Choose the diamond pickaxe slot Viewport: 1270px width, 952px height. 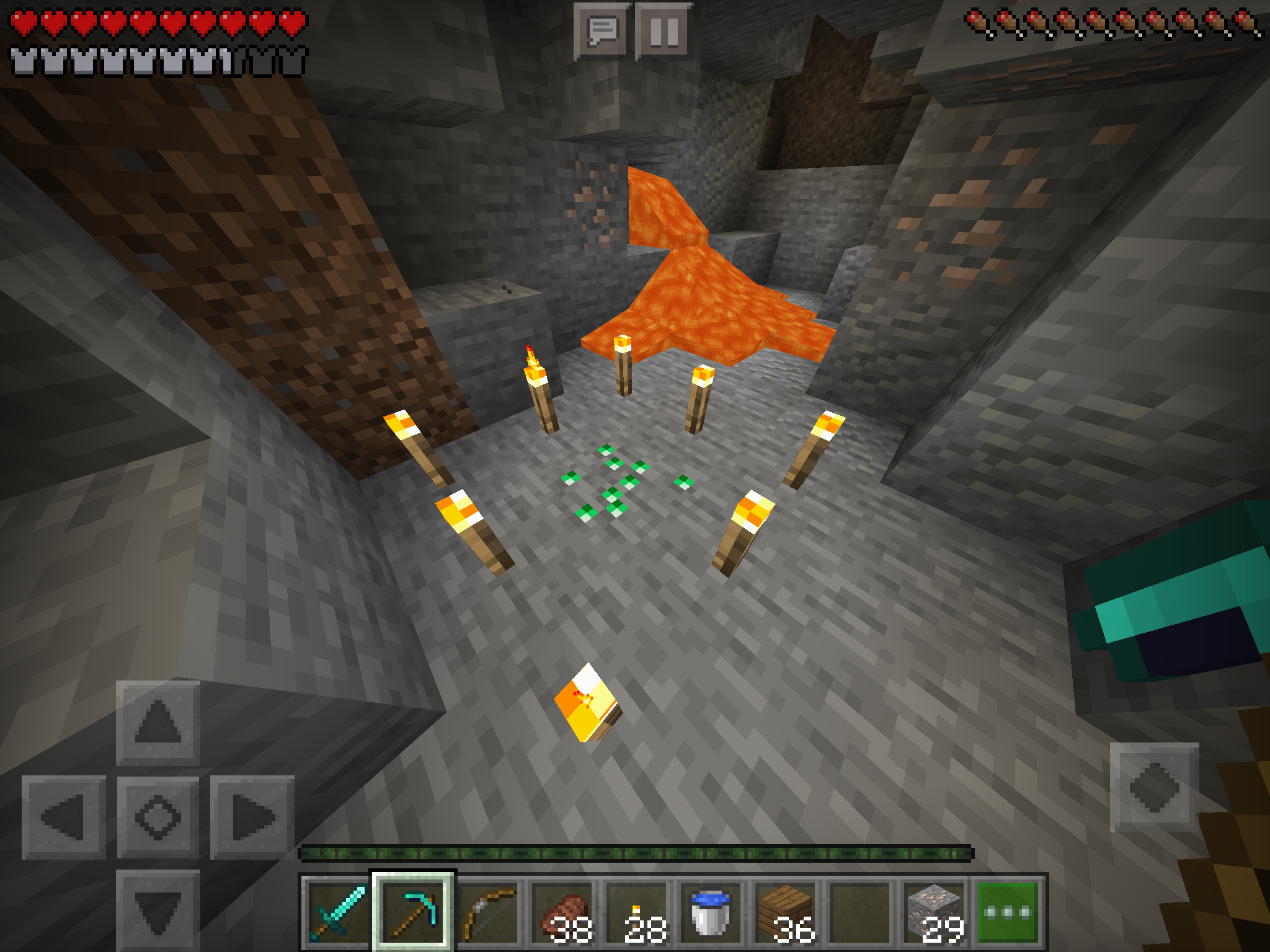(x=413, y=911)
